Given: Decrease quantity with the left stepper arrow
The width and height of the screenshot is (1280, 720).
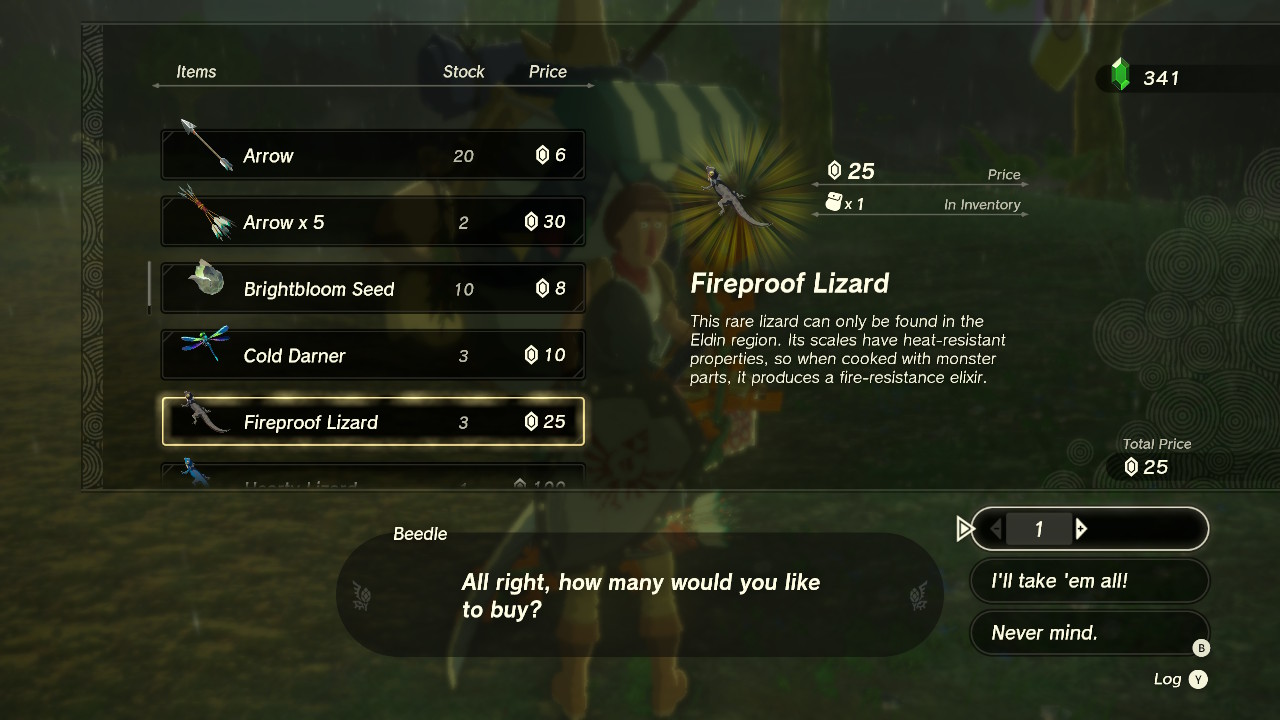Looking at the screenshot, I should click(997, 529).
